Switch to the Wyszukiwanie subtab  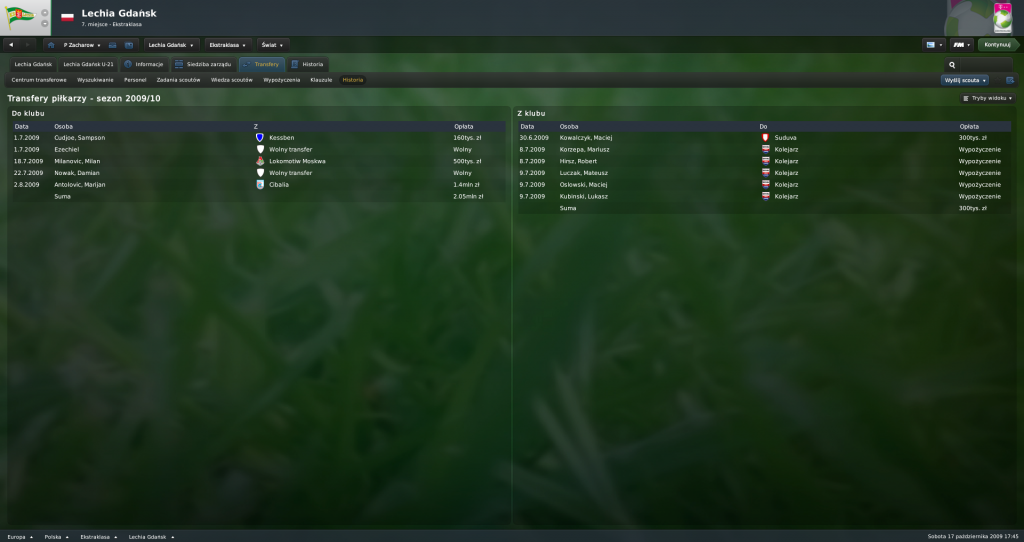[x=96, y=79]
